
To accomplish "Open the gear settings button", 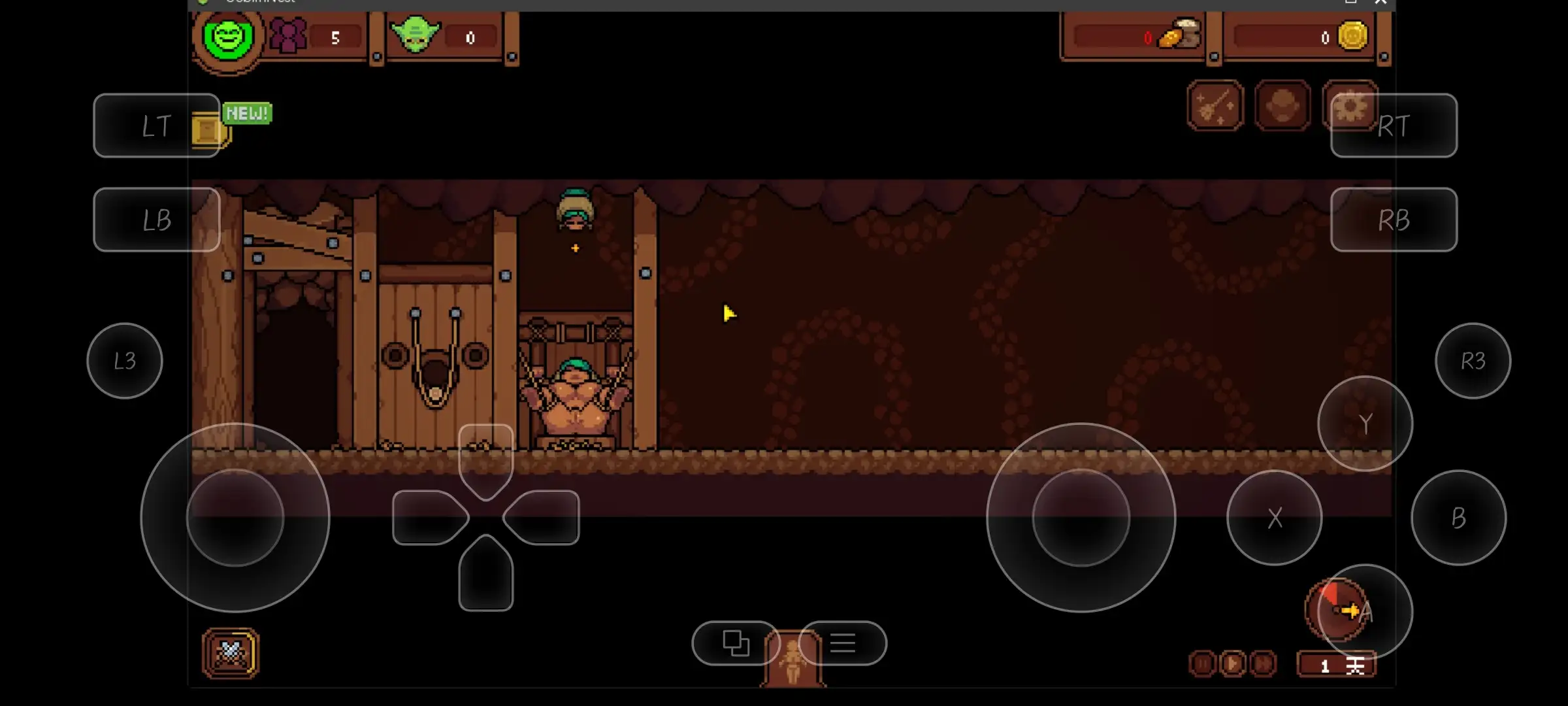I will [x=1349, y=106].
